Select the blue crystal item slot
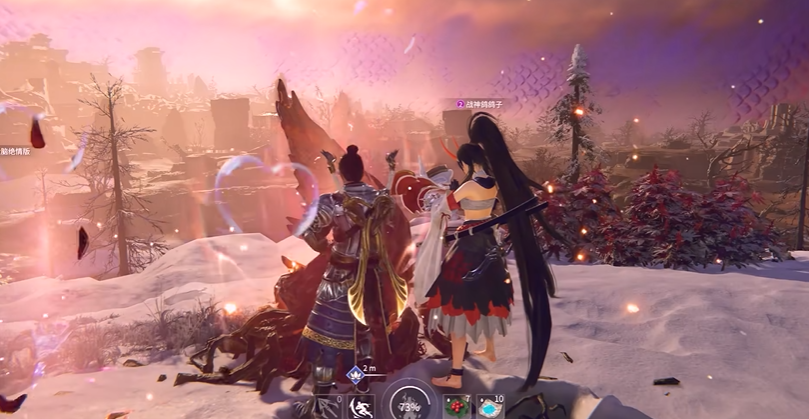 point(490,406)
